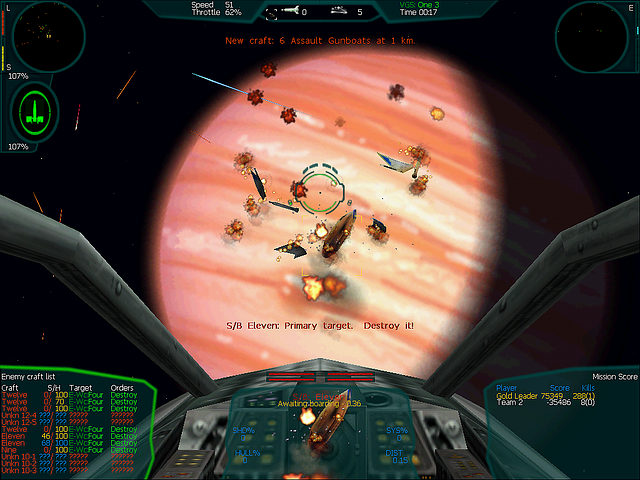
Task: Select Unkn 10-2 enemy craft row
Action: (x=20, y=463)
